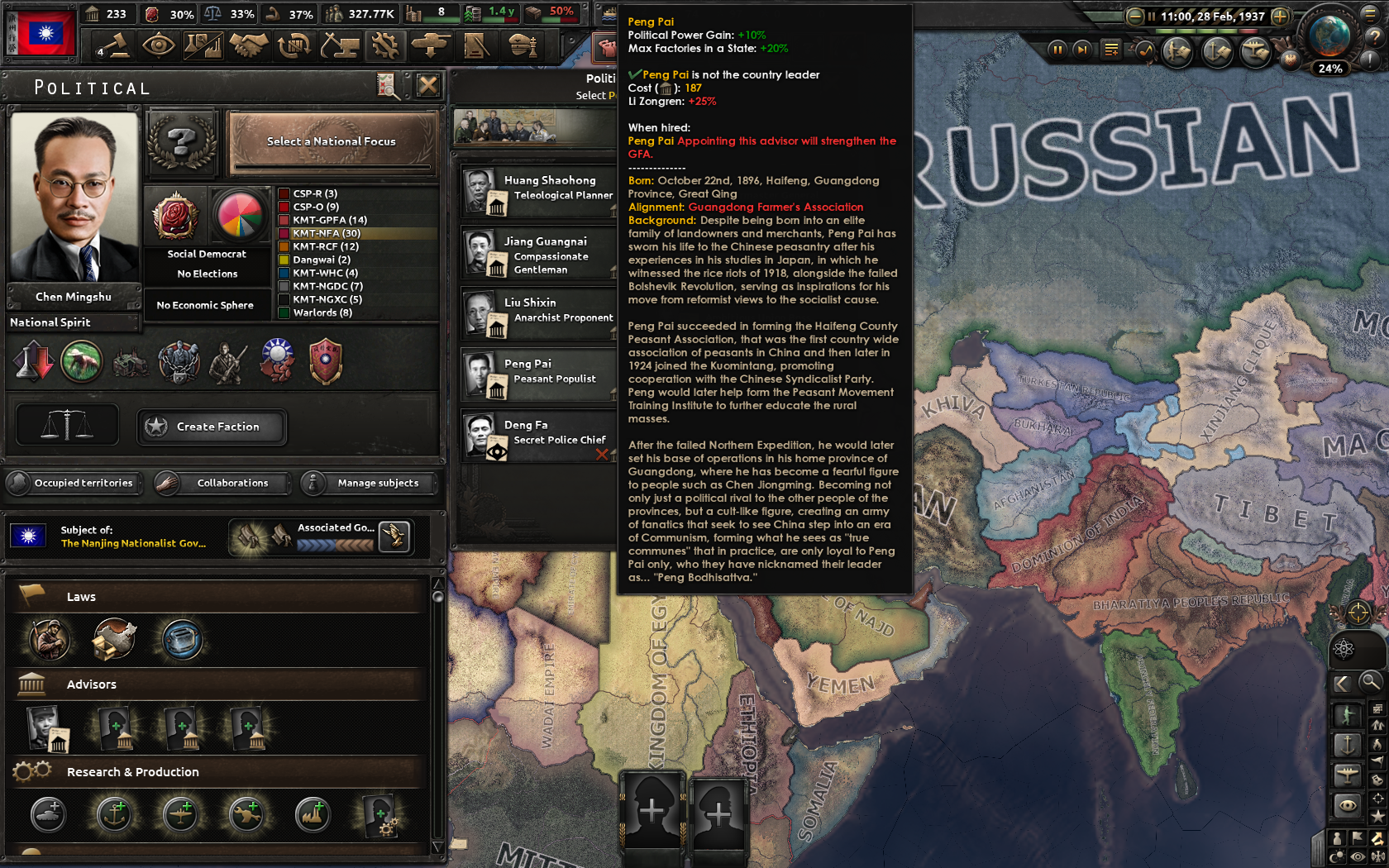Viewport: 1389px width, 868px height.
Task: Open the Collaborations menu
Action: click(x=223, y=483)
